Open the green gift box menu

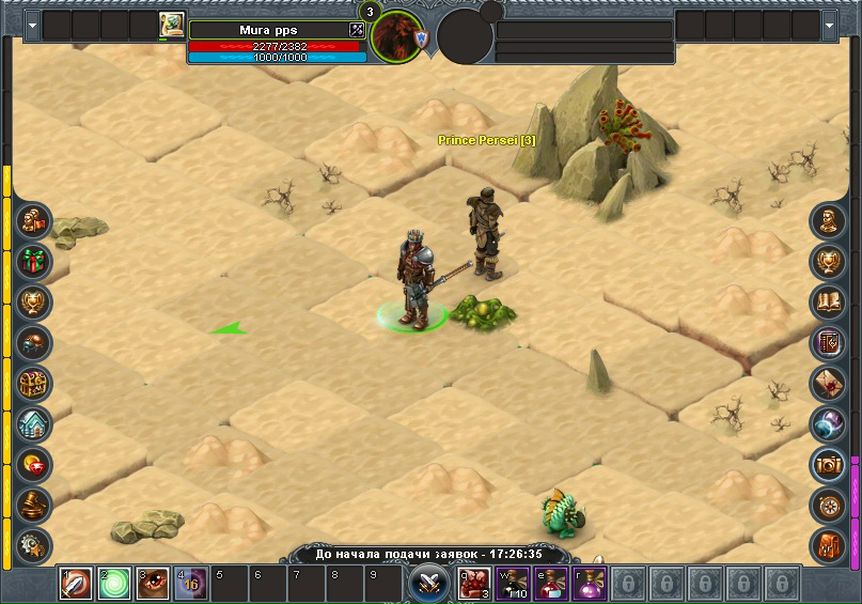34,263
